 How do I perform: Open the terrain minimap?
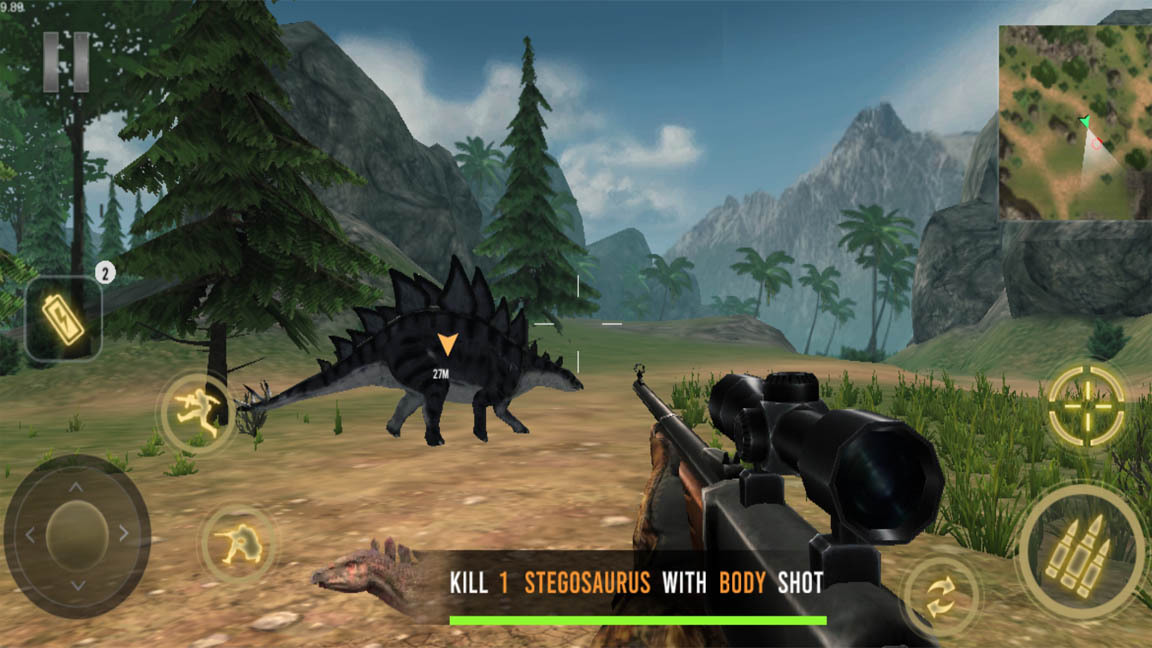click(1074, 122)
